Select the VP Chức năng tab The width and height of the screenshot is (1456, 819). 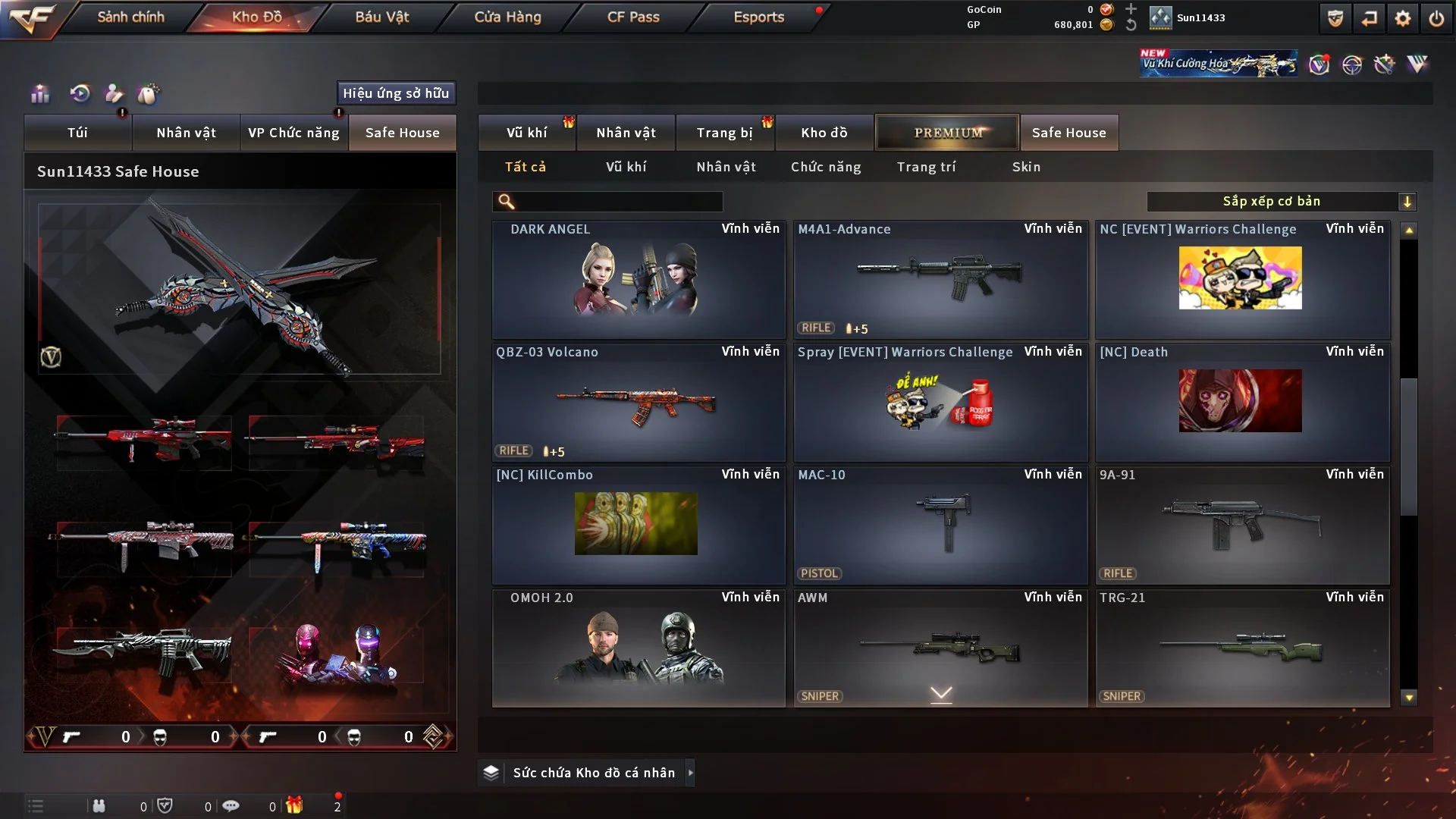[293, 133]
